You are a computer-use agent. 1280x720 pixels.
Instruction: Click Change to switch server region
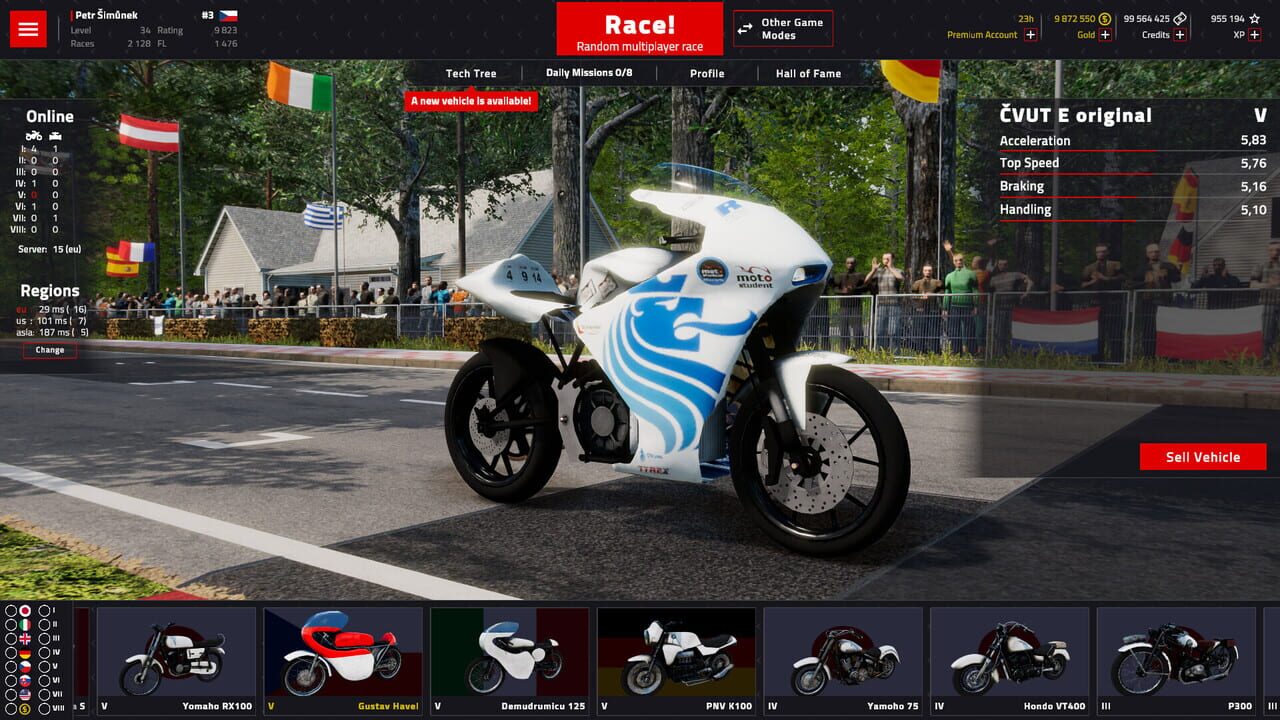[x=48, y=349]
